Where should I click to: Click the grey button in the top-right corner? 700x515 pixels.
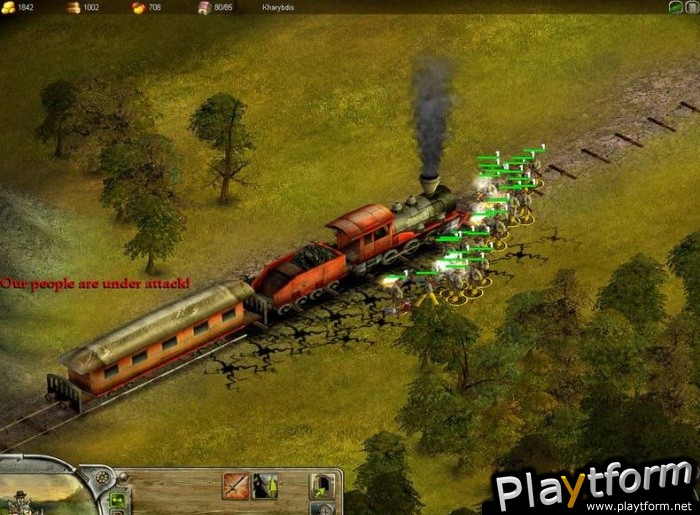691,7
